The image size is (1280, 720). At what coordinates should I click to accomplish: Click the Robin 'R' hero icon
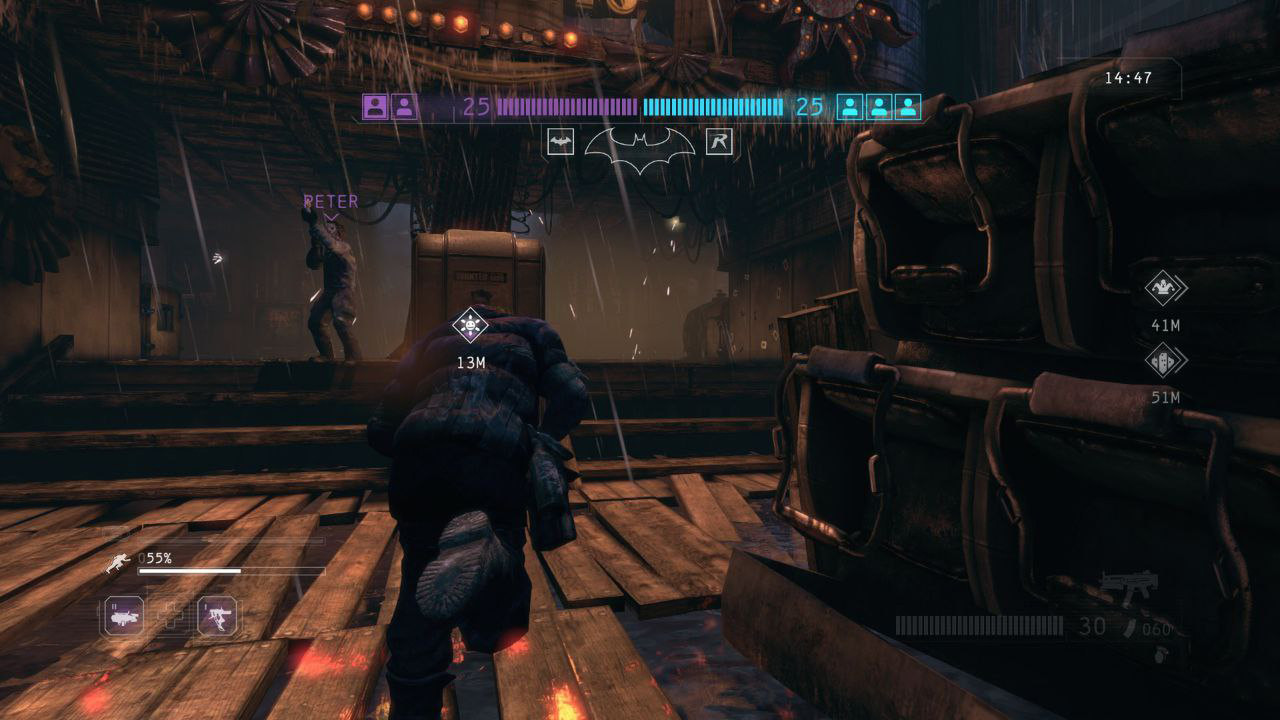718,142
